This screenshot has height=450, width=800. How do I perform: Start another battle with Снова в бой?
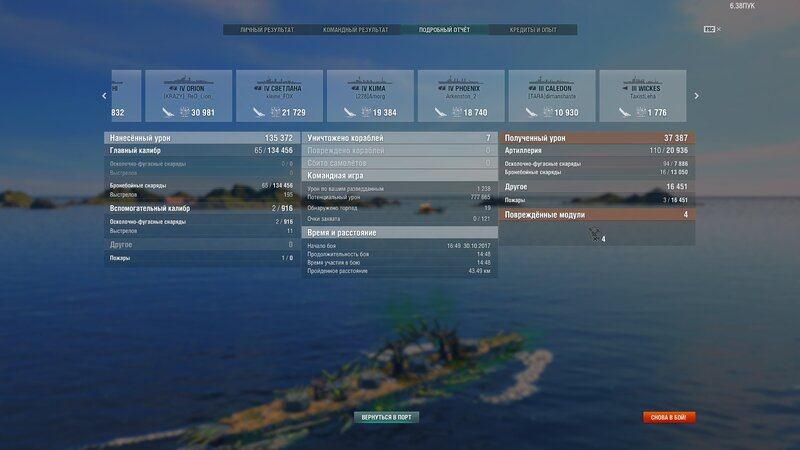[669, 417]
